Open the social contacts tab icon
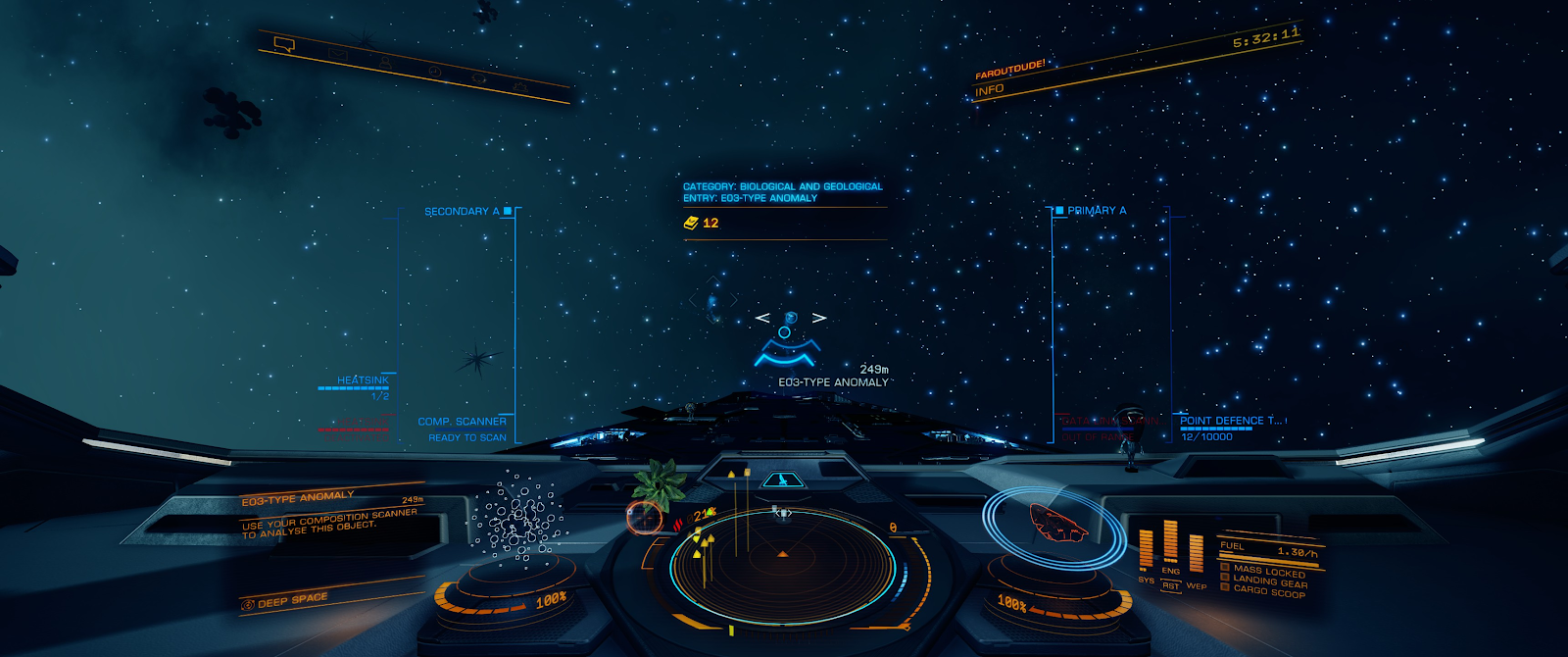The width and height of the screenshot is (1568, 657). point(384,60)
